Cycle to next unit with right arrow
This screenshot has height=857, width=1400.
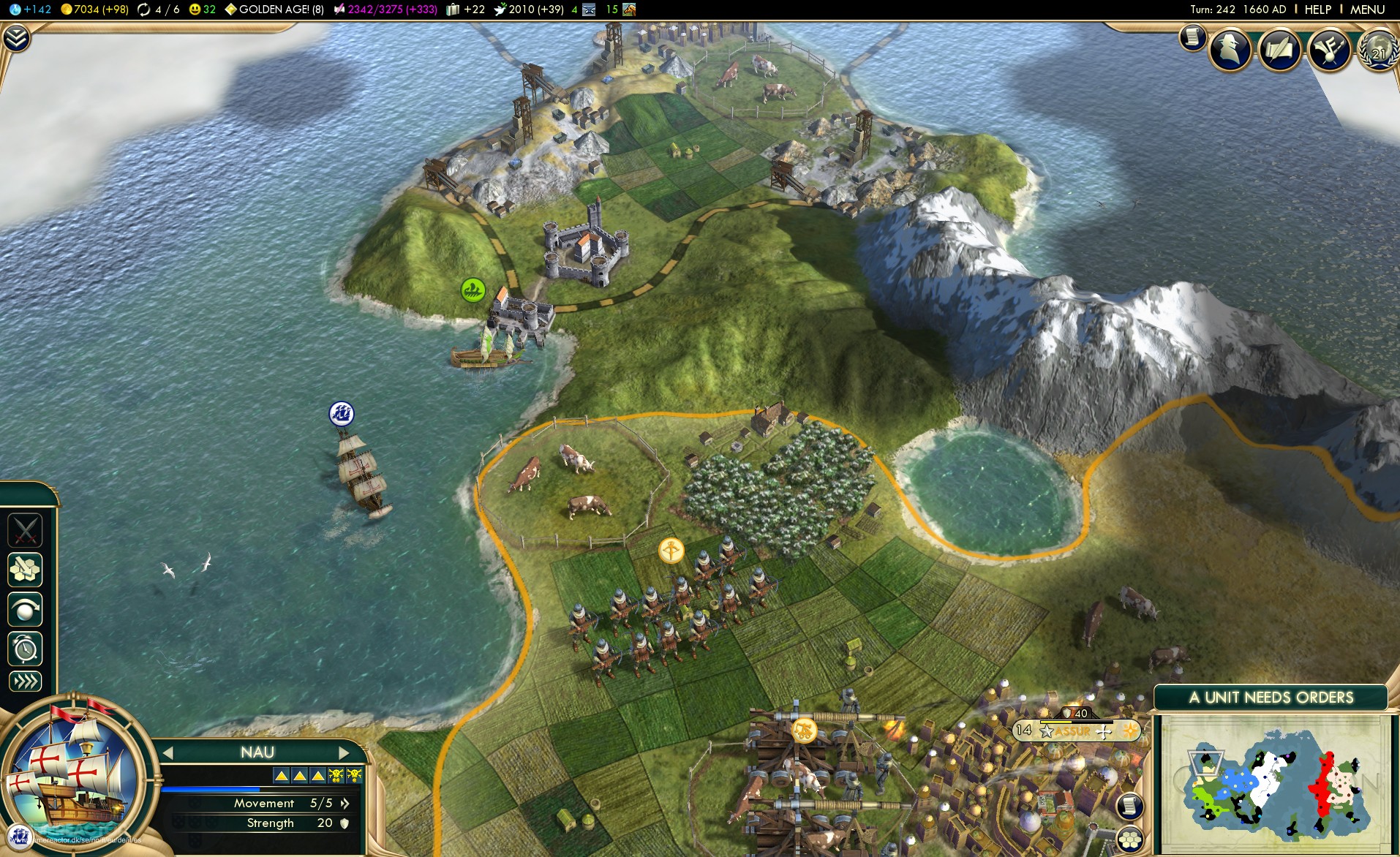click(343, 752)
